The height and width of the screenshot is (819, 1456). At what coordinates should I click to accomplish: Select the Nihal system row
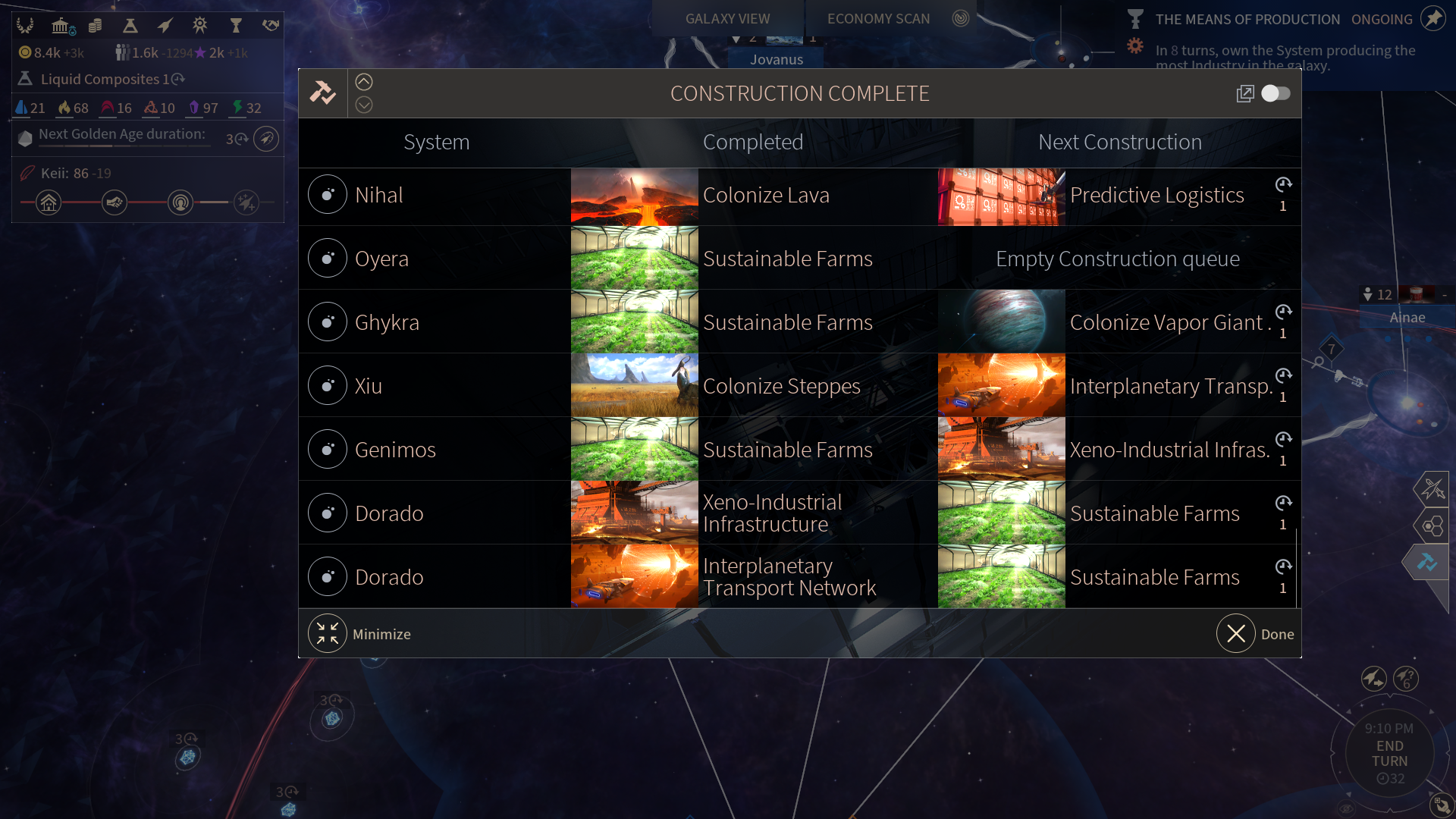(x=378, y=195)
